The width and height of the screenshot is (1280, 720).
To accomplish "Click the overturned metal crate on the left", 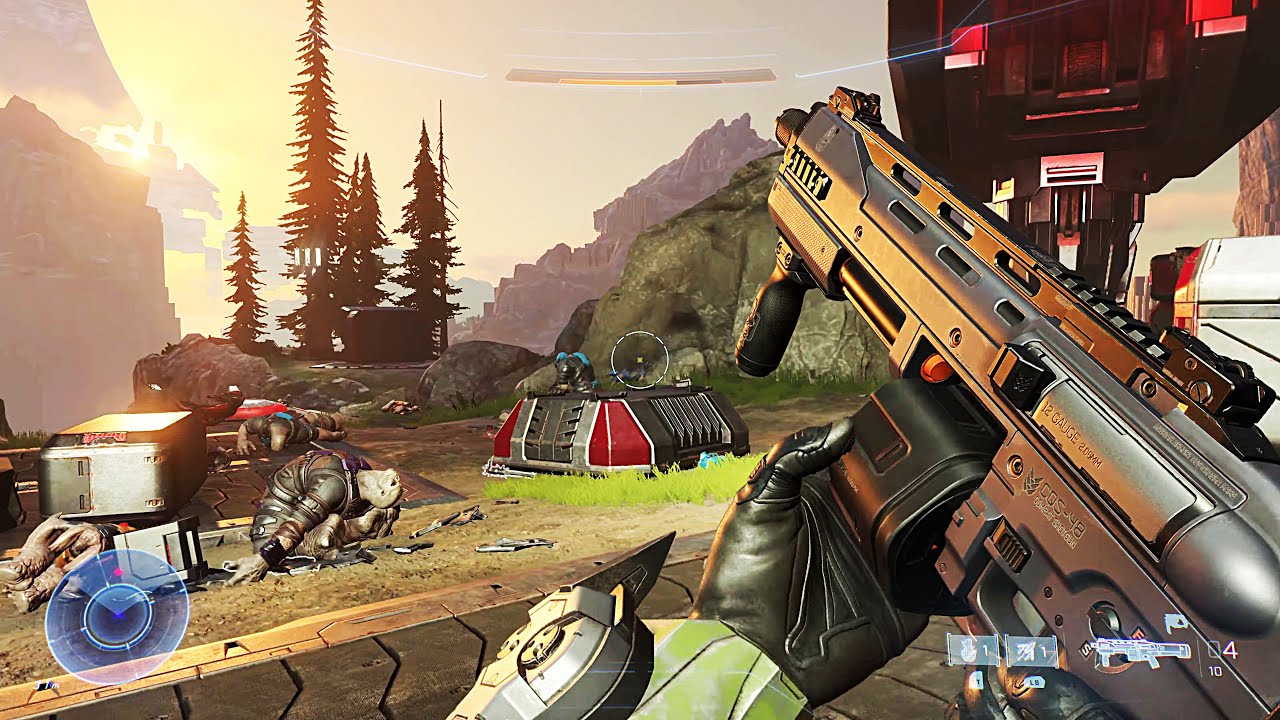I will [115, 470].
